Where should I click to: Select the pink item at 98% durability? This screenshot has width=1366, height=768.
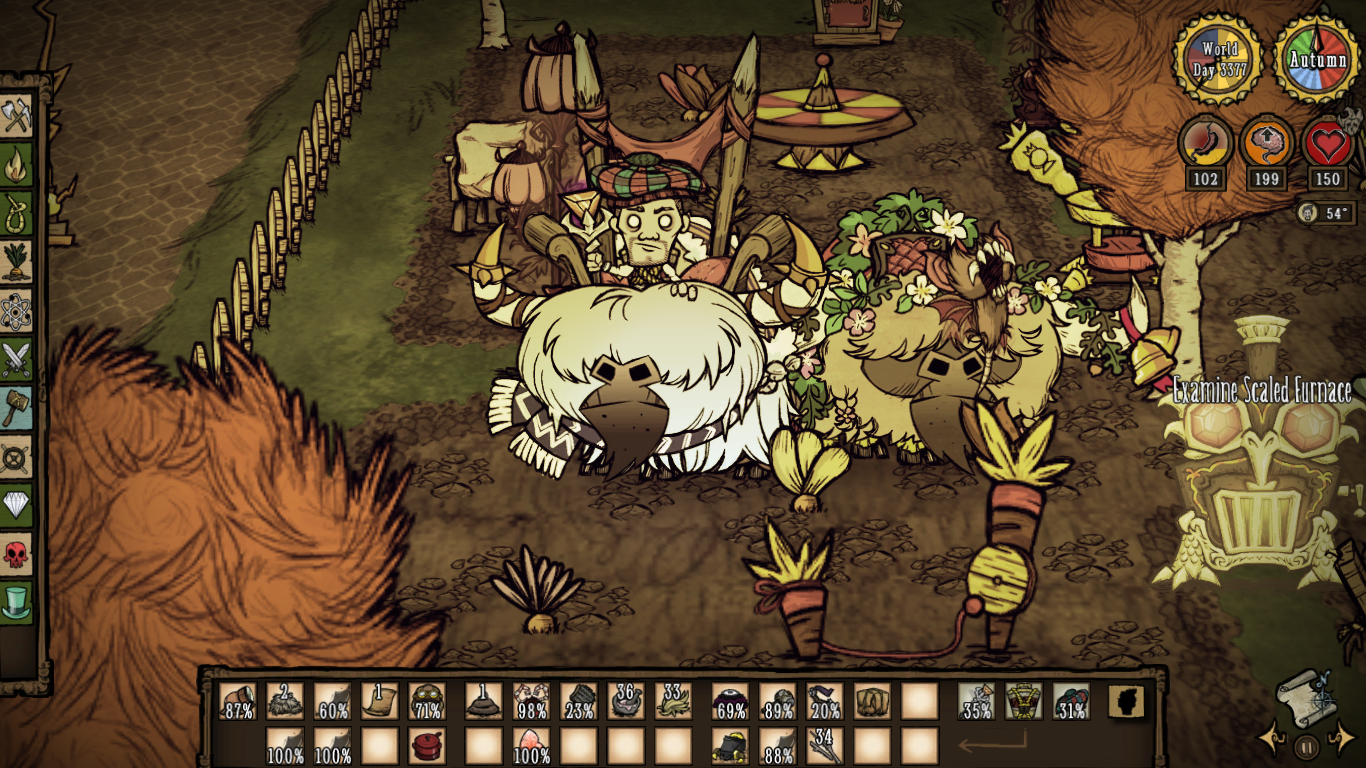point(531,701)
